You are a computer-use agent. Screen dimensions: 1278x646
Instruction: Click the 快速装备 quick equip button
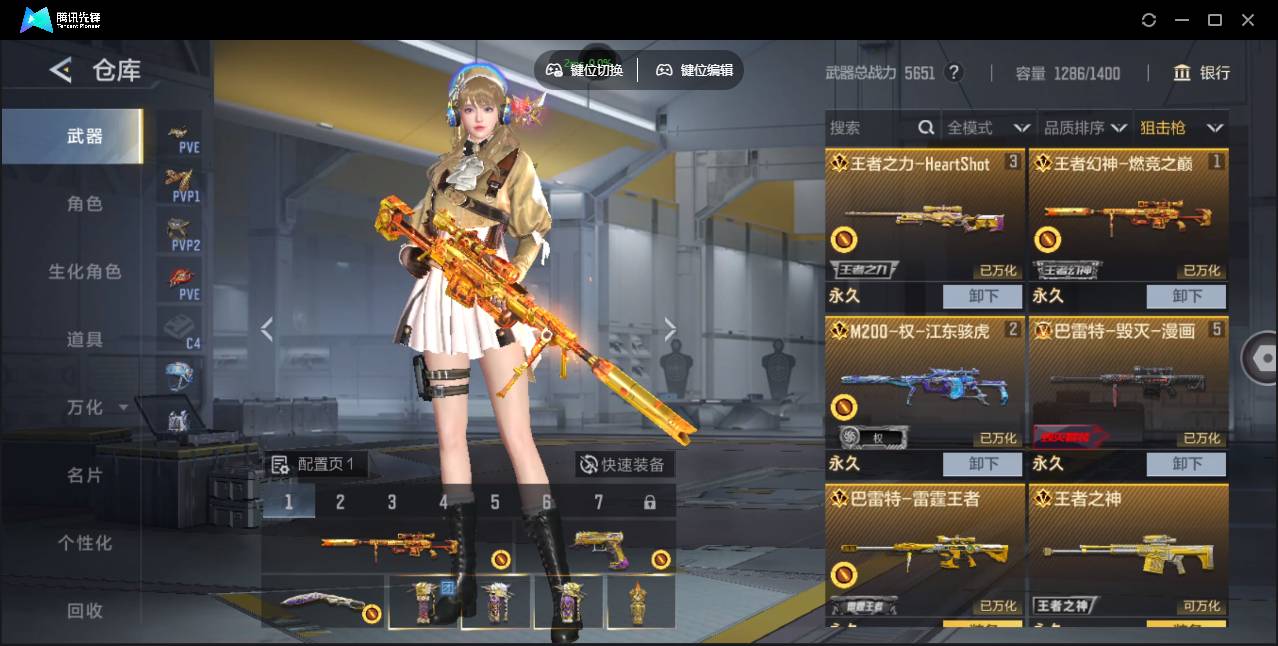pos(625,465)
